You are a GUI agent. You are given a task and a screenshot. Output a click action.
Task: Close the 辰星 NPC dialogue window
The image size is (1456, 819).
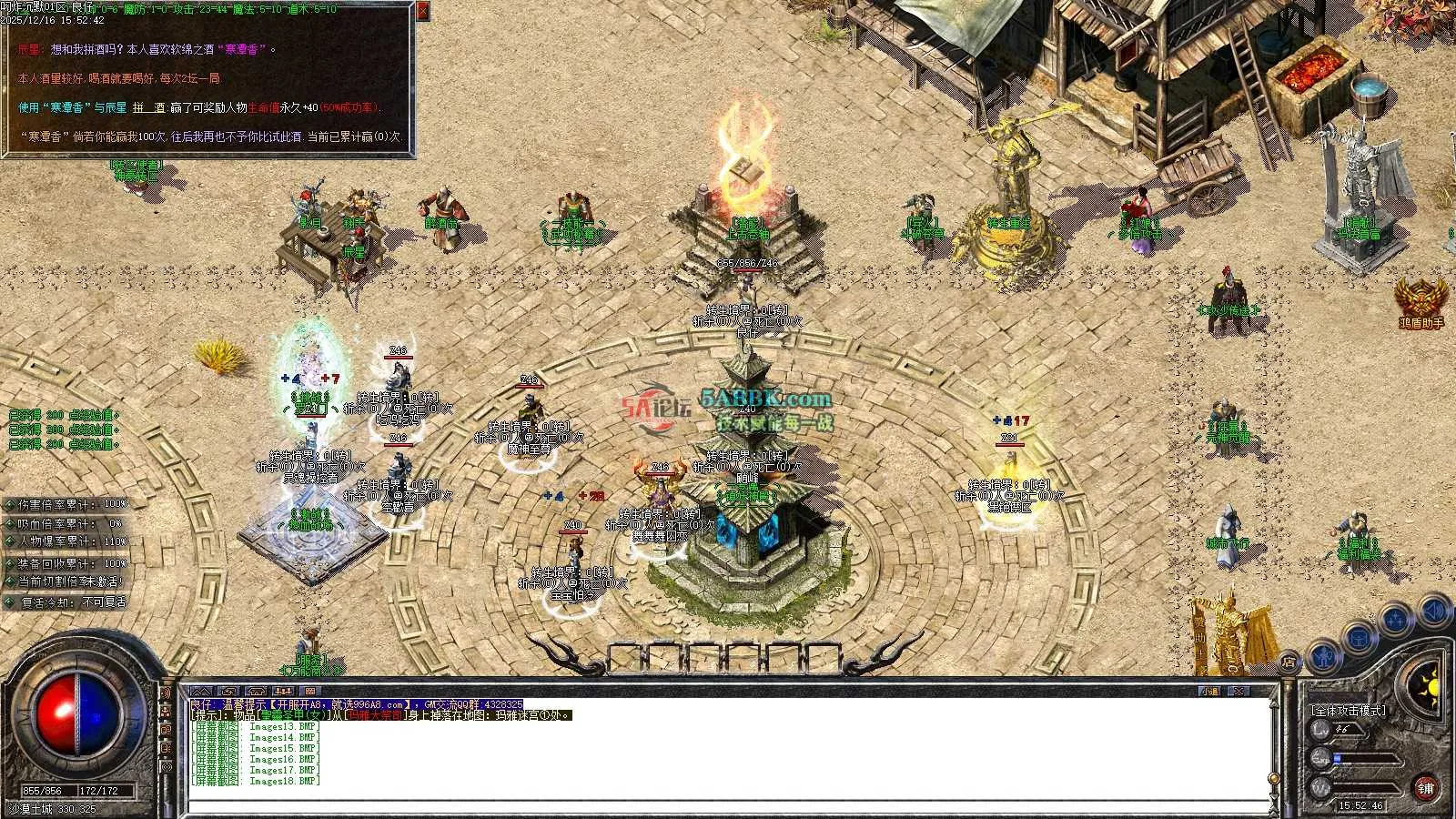point(423,11)
